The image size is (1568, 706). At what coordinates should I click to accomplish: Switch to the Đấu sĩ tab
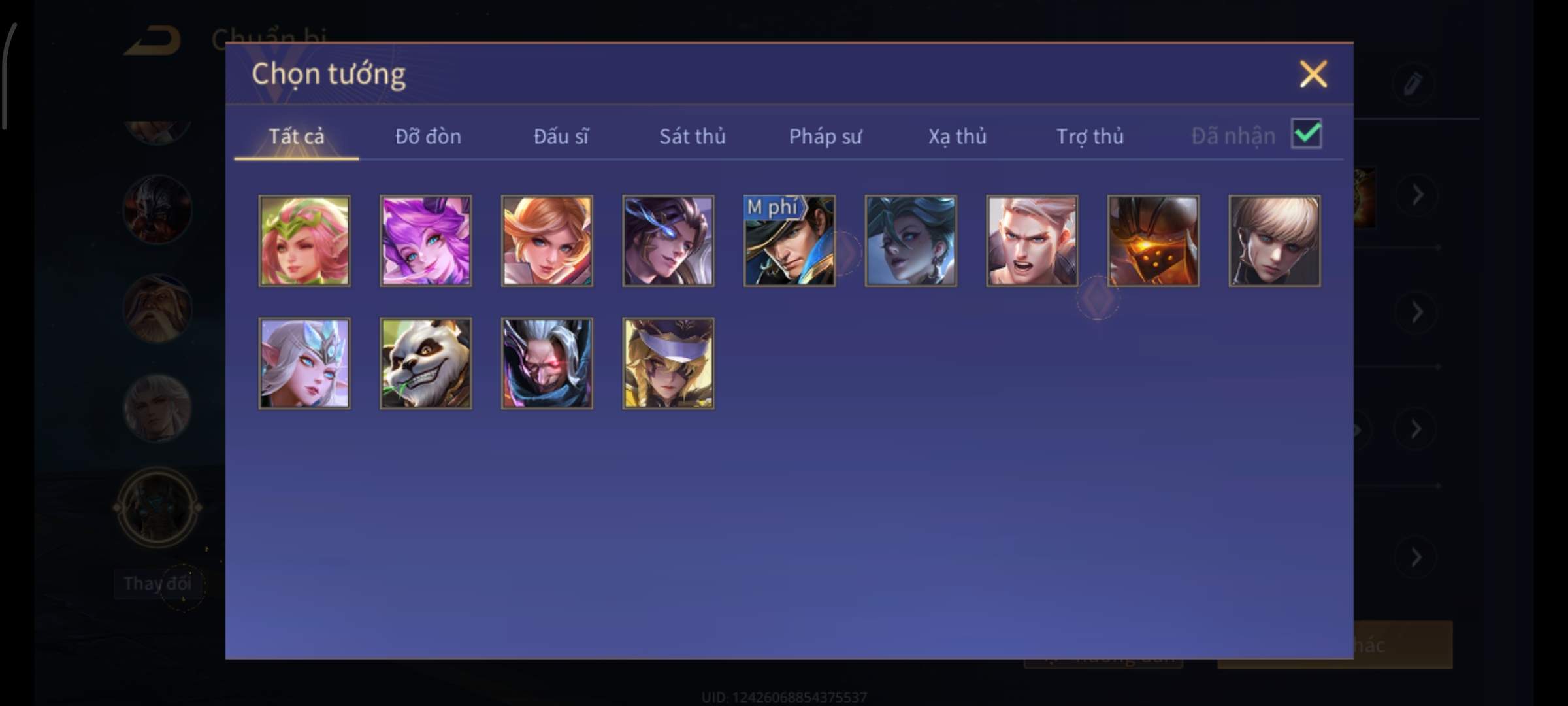(x=561, y=136)
